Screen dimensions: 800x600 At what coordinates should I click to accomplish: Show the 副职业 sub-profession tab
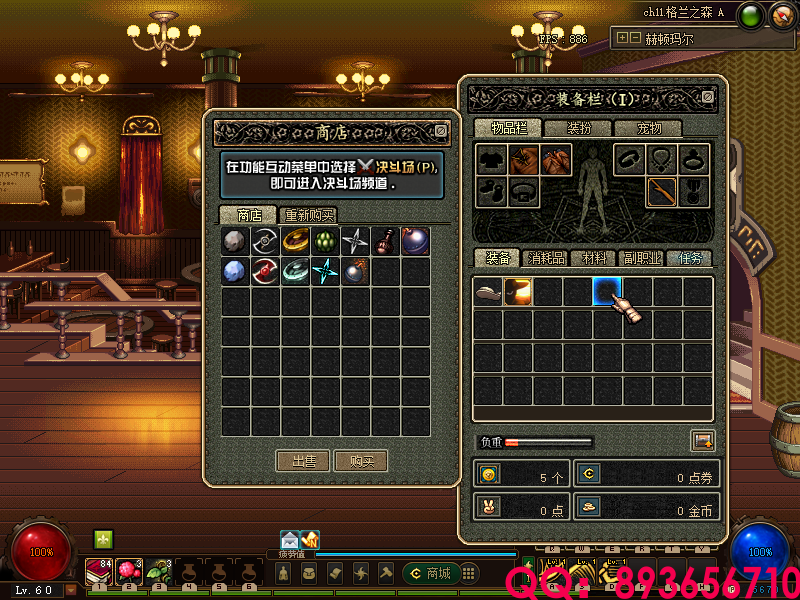(641, 258)
